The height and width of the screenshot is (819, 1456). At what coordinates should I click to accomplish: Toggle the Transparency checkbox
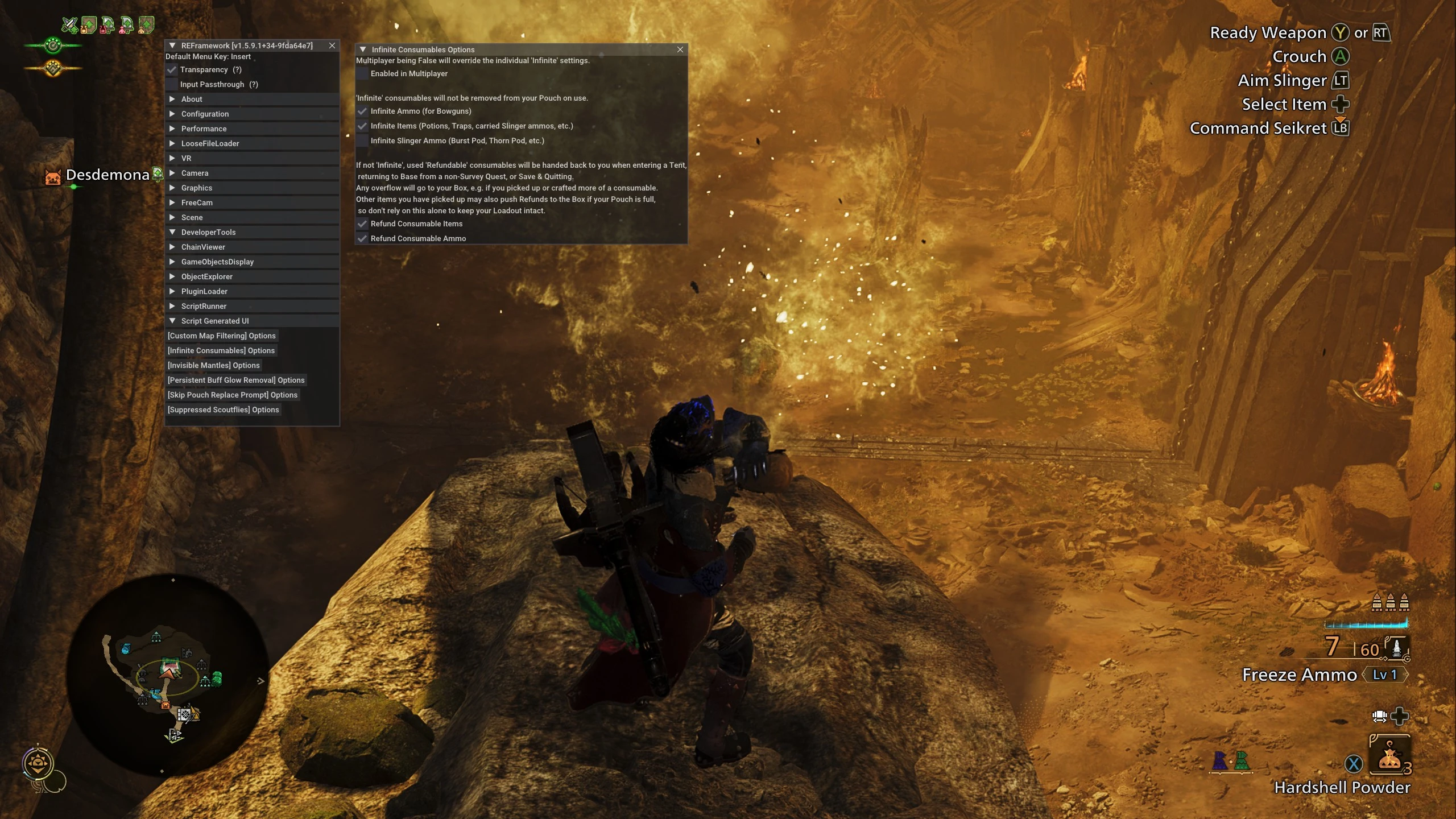click(172, 69)
